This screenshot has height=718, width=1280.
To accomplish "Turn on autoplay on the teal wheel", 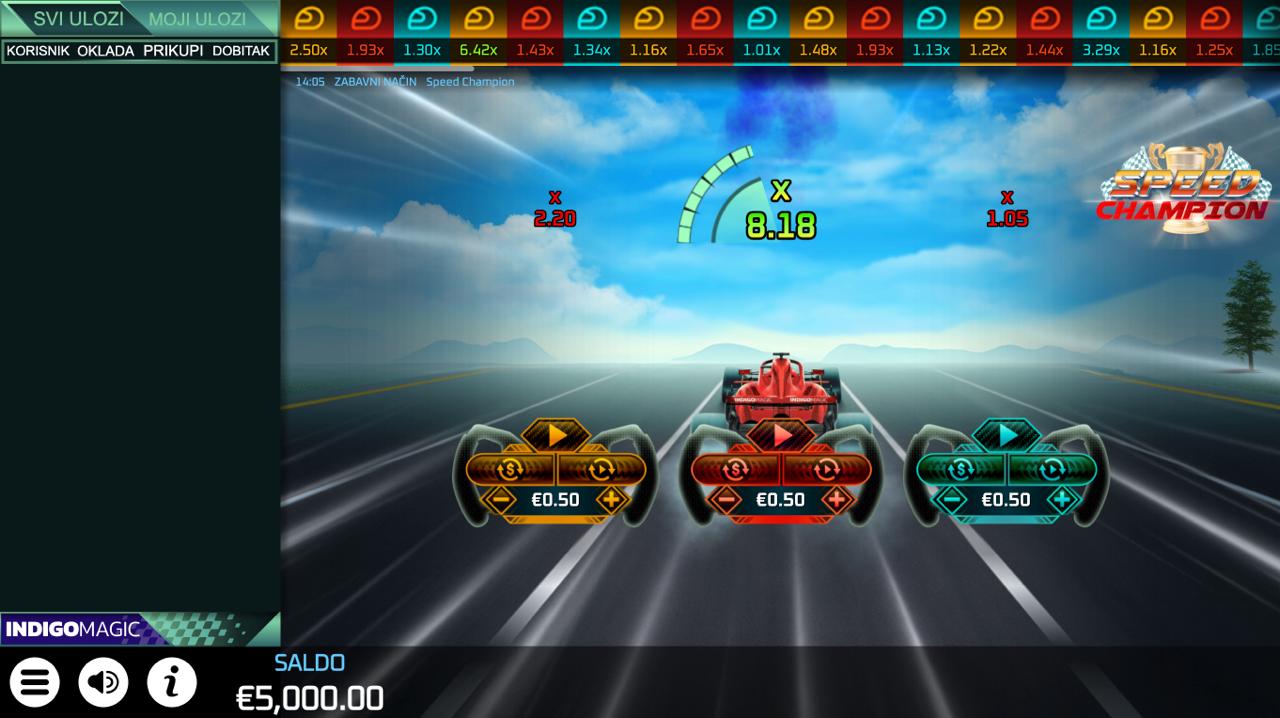I will tap(1052, 468).
